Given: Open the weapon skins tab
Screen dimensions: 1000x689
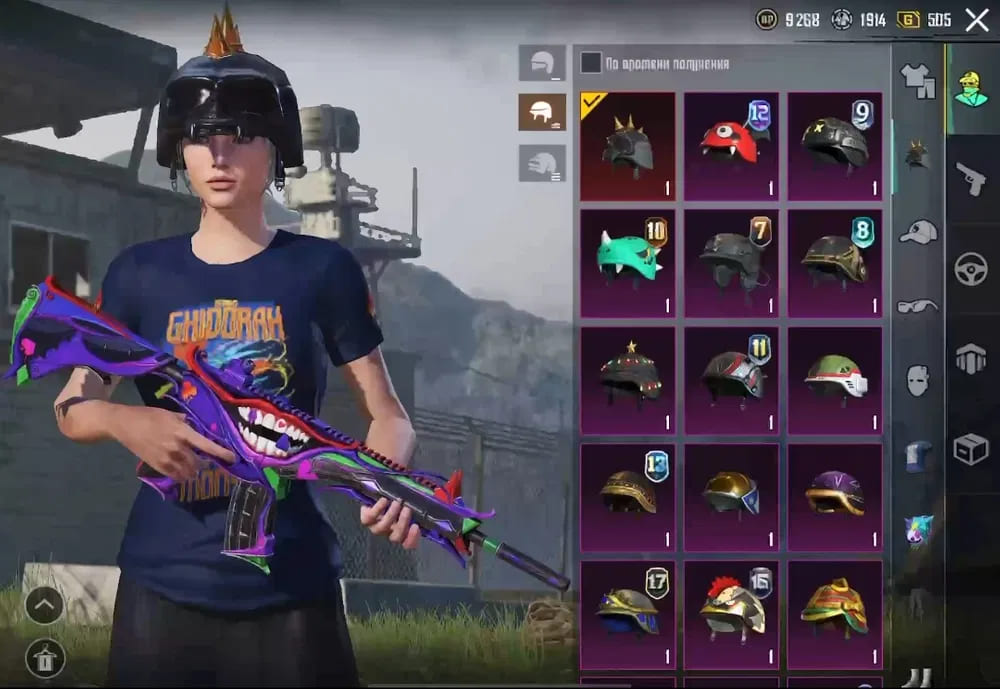Looking at the screenshot, I should point(971,180).
